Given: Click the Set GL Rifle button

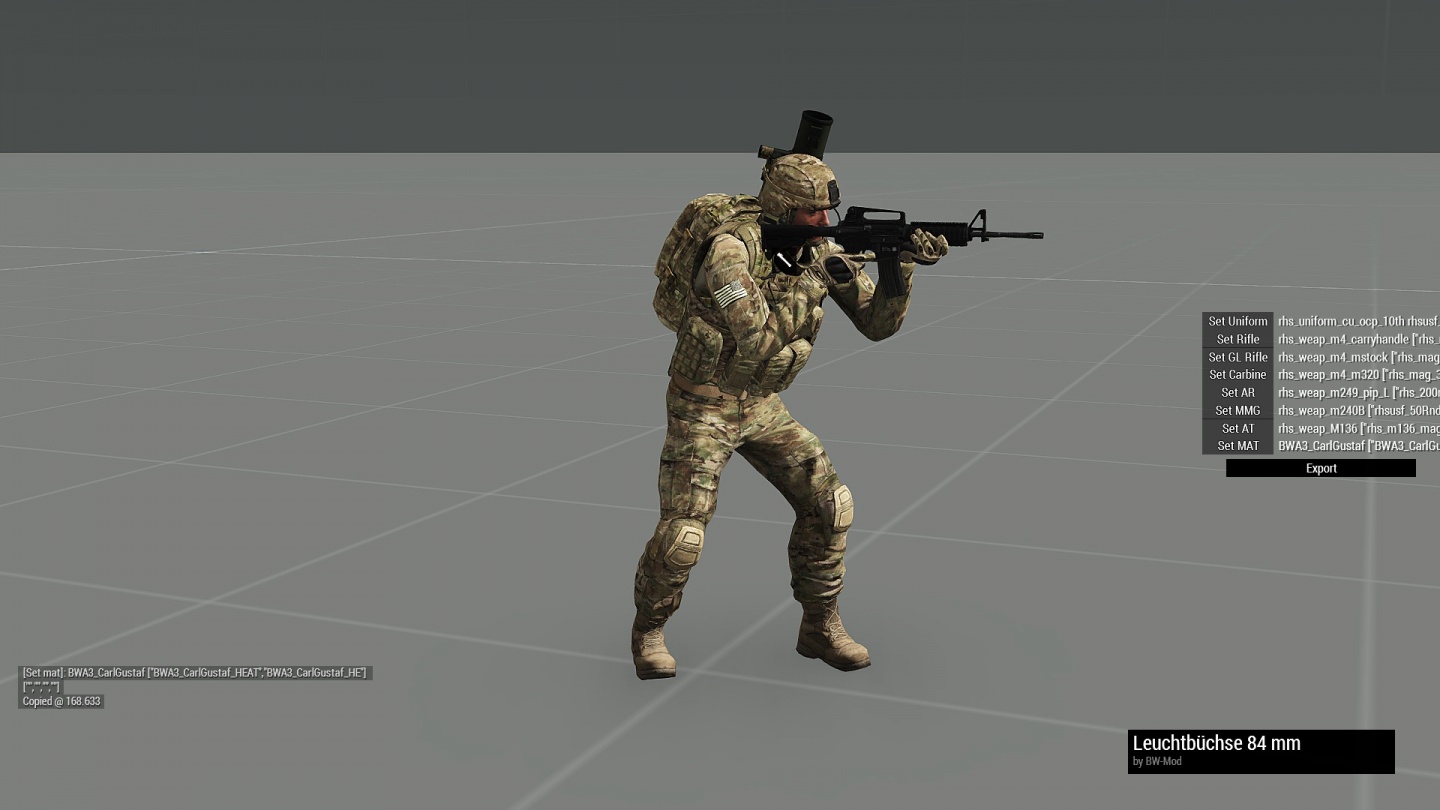Looking at the screenshot, I should click(x=1237, y=357).
